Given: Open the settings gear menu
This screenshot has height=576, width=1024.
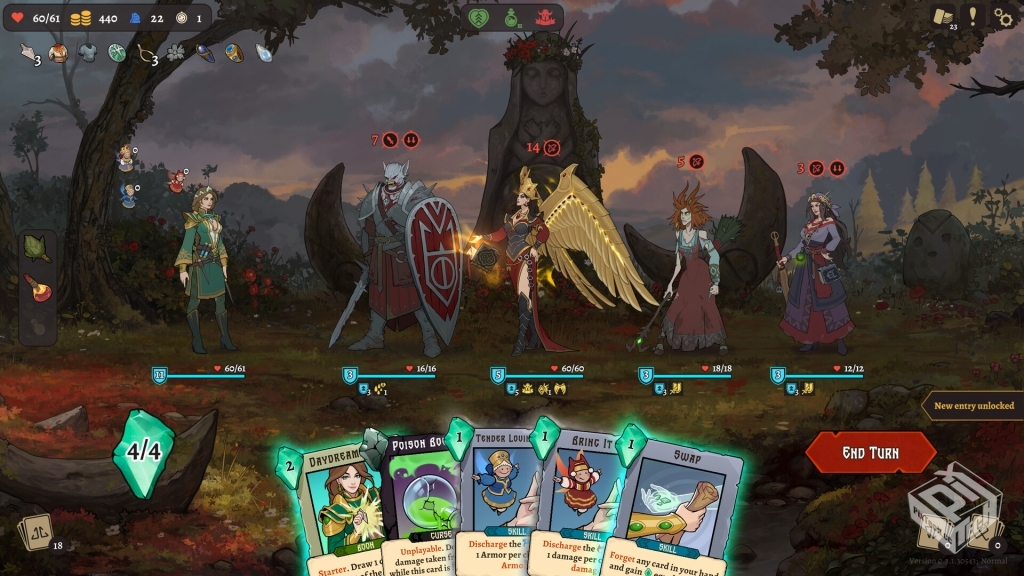Looking at the screenshot, I should pos(1003,16).
